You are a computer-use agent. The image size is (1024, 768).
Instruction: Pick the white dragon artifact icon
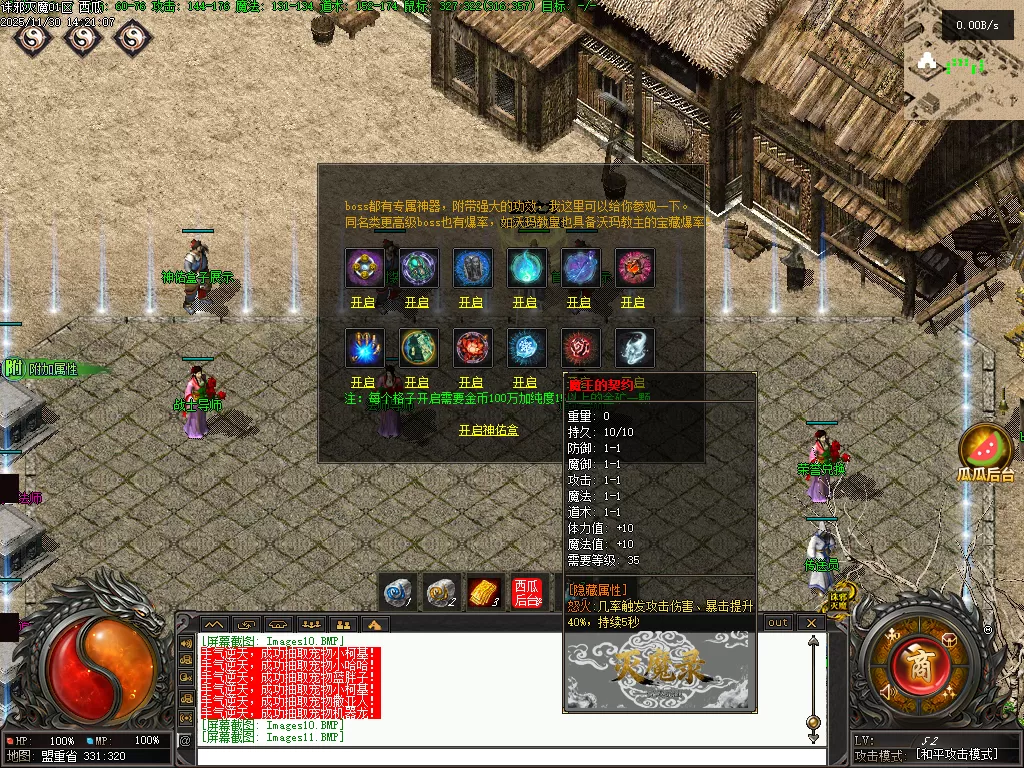coord(633,348)
